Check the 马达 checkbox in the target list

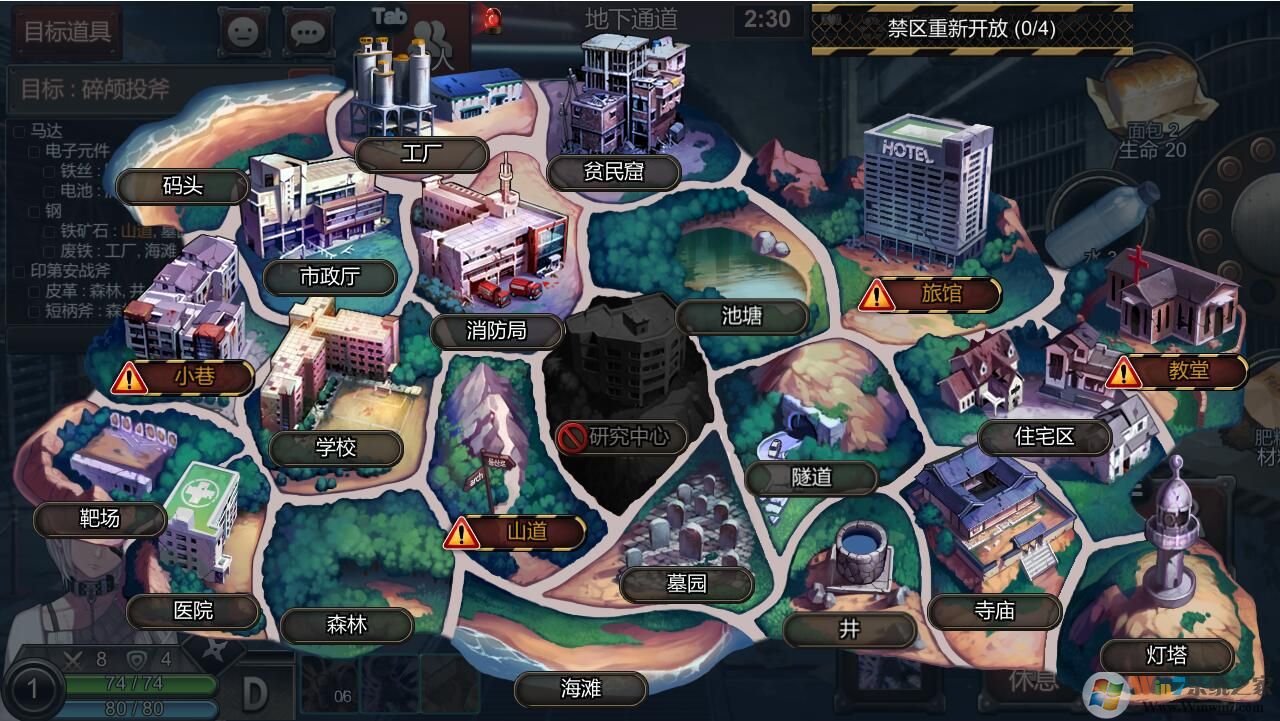pyautogui.click(x=20, y=131)
